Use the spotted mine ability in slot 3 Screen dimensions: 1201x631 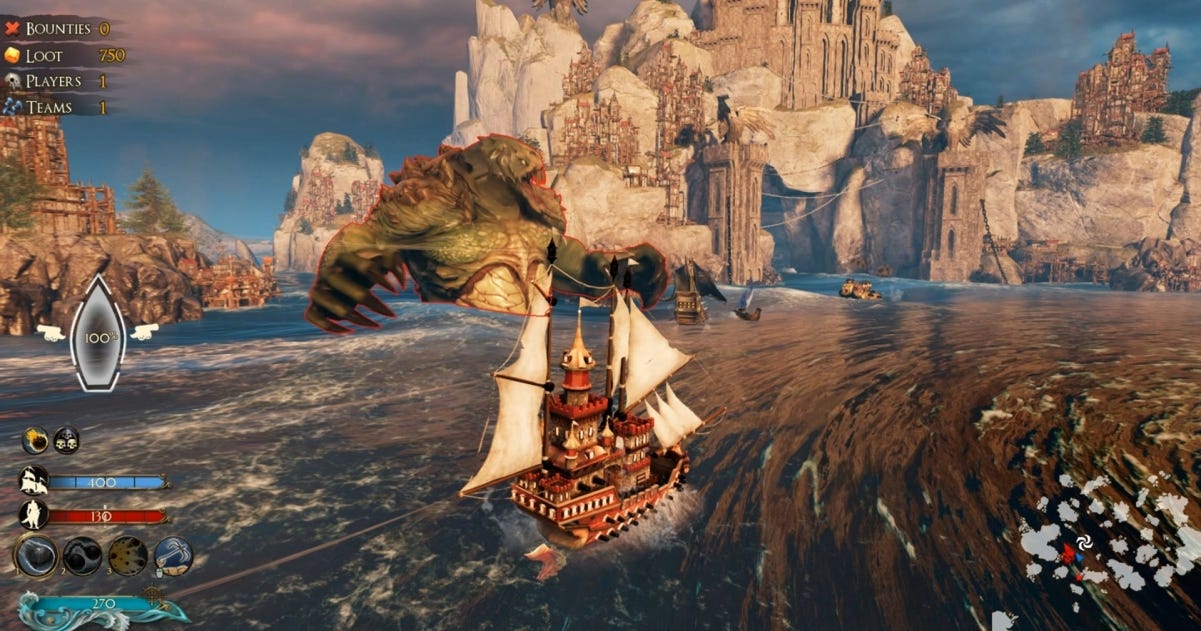pos(127,555)
